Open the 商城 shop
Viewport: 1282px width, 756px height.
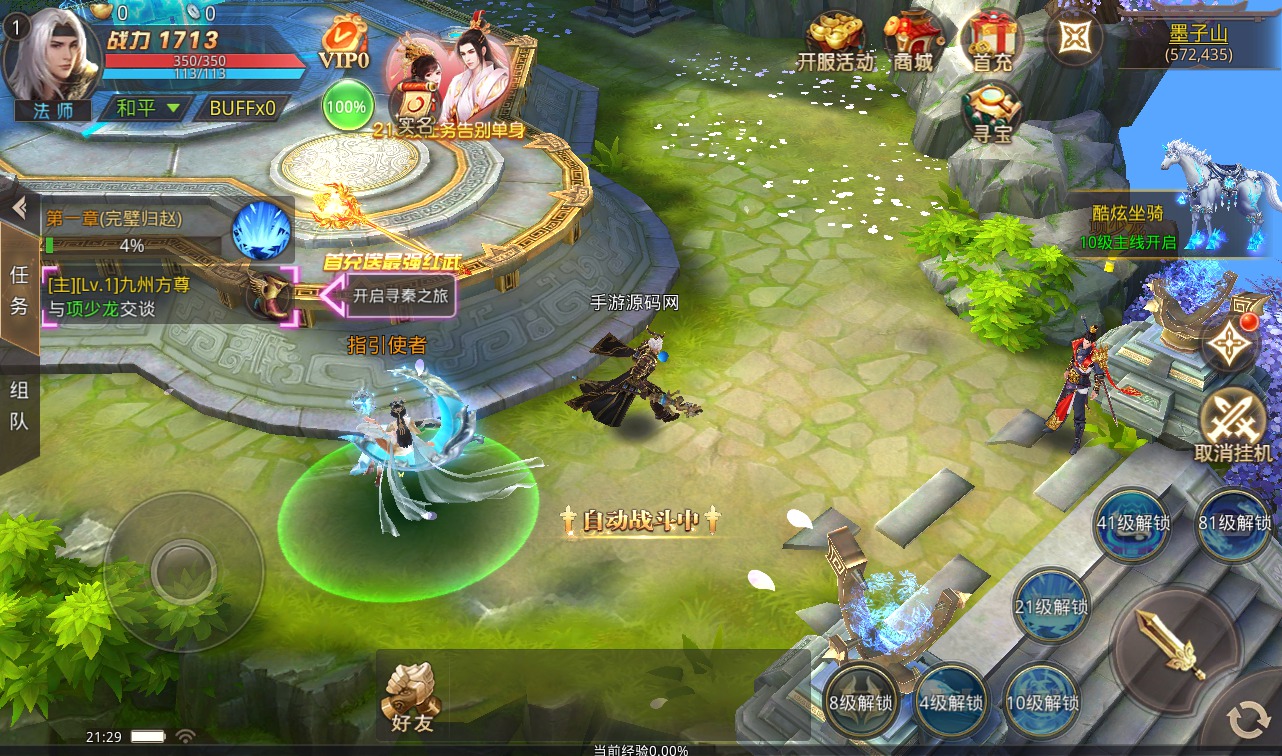click(912, 42)
